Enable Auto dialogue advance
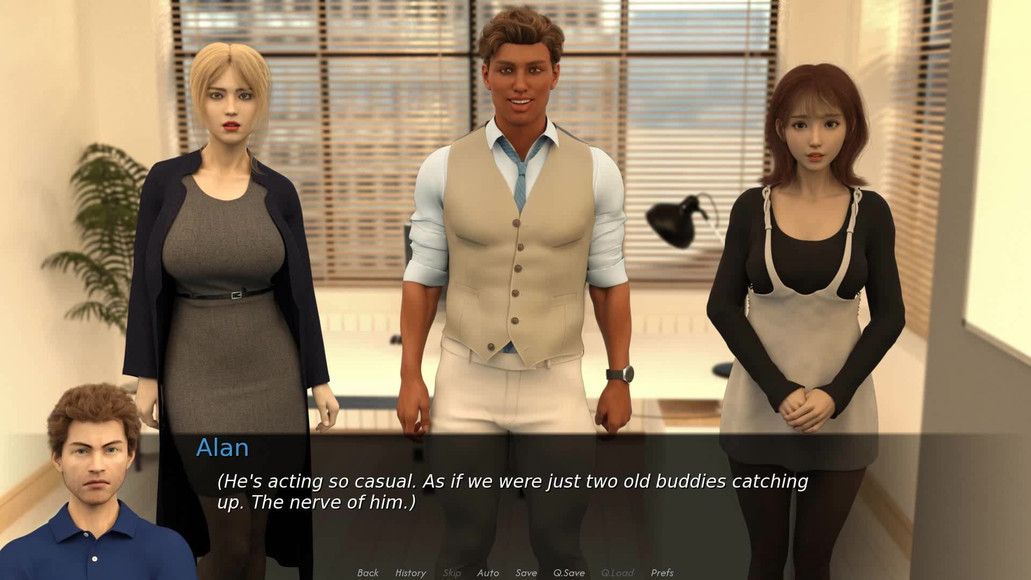Viewport: 1031px width, 580px height. click(x=488, y=573)
